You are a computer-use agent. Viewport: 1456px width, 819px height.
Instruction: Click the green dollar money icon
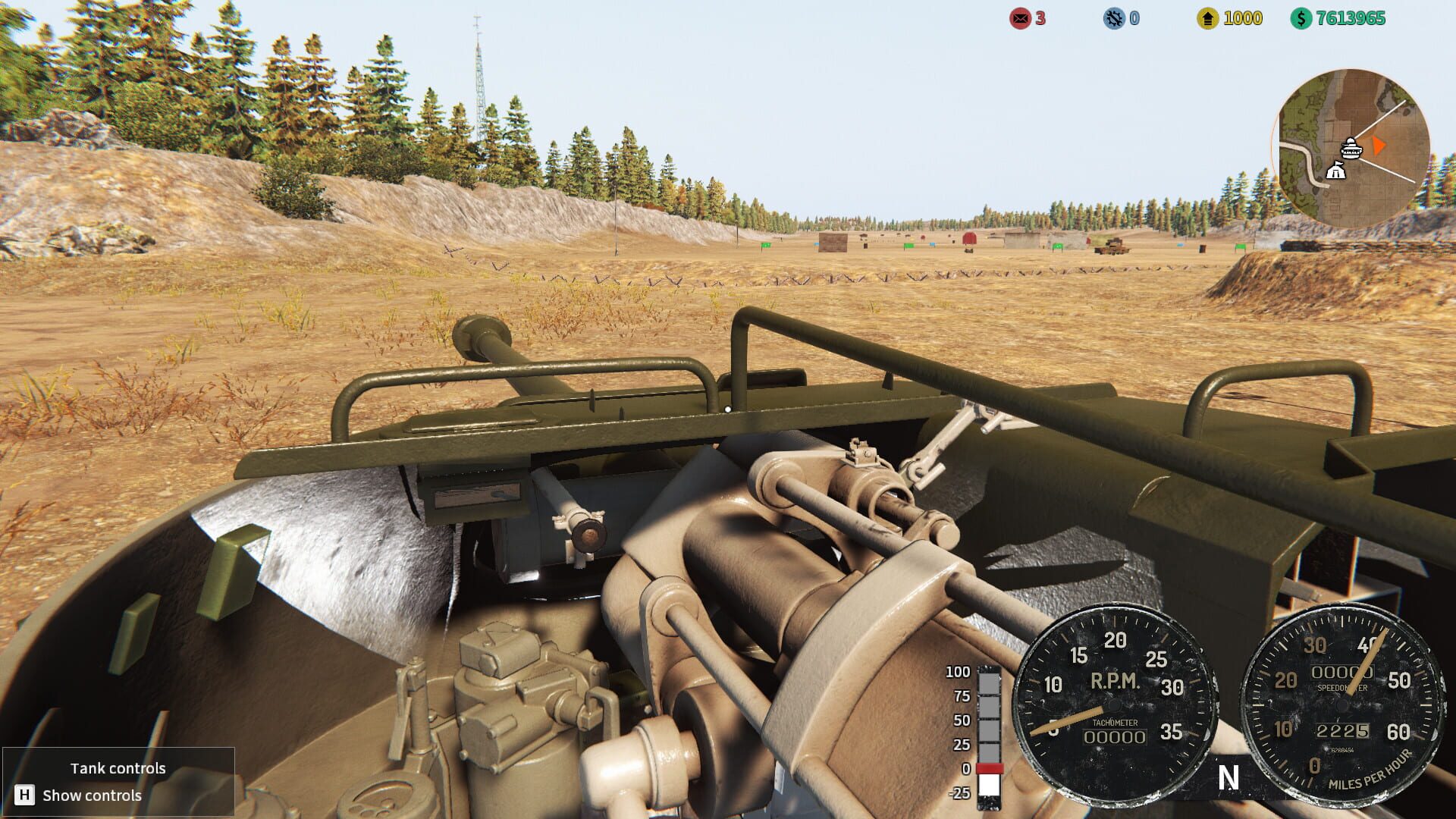(1301, 19)
